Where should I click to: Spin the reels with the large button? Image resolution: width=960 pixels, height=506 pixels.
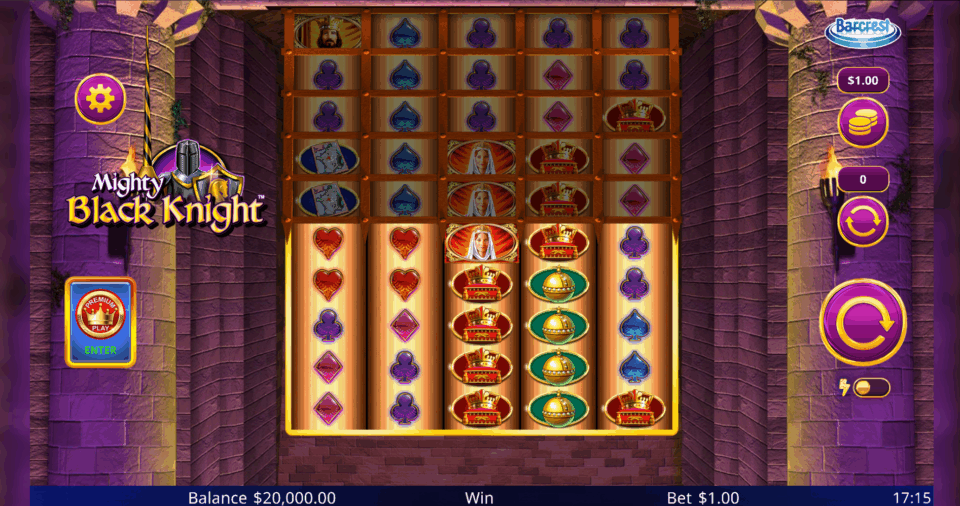[862, 322]
